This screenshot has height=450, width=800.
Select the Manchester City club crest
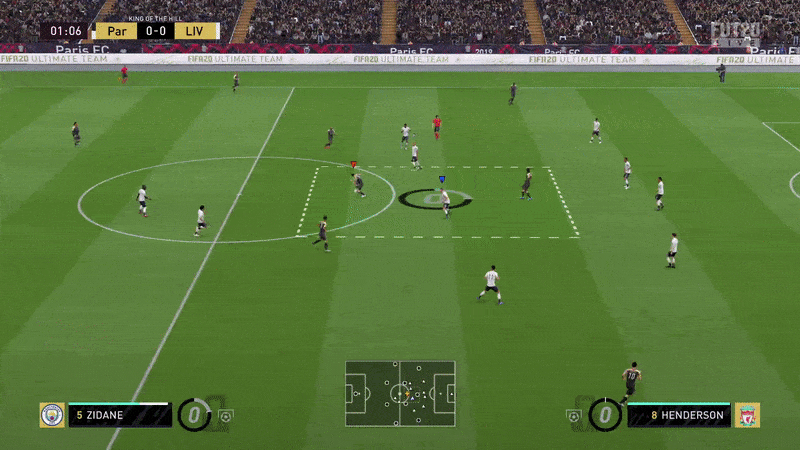pyautogui.click(x=51, y=415)
